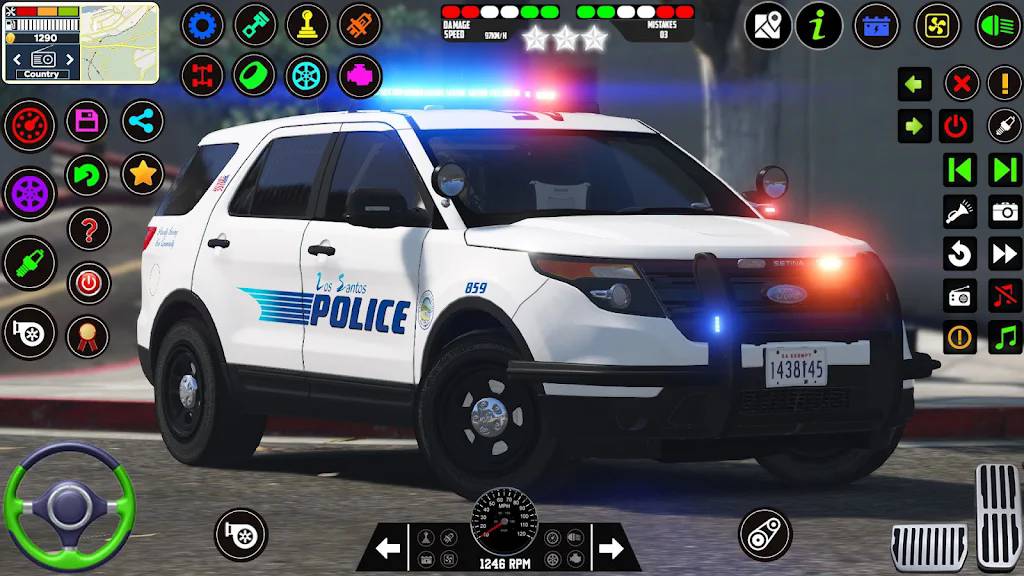Image resolution: width=1024 pixels, height=576 pixels.
Task: Open the minimap in the corner
Action: (x=119, y=42)
